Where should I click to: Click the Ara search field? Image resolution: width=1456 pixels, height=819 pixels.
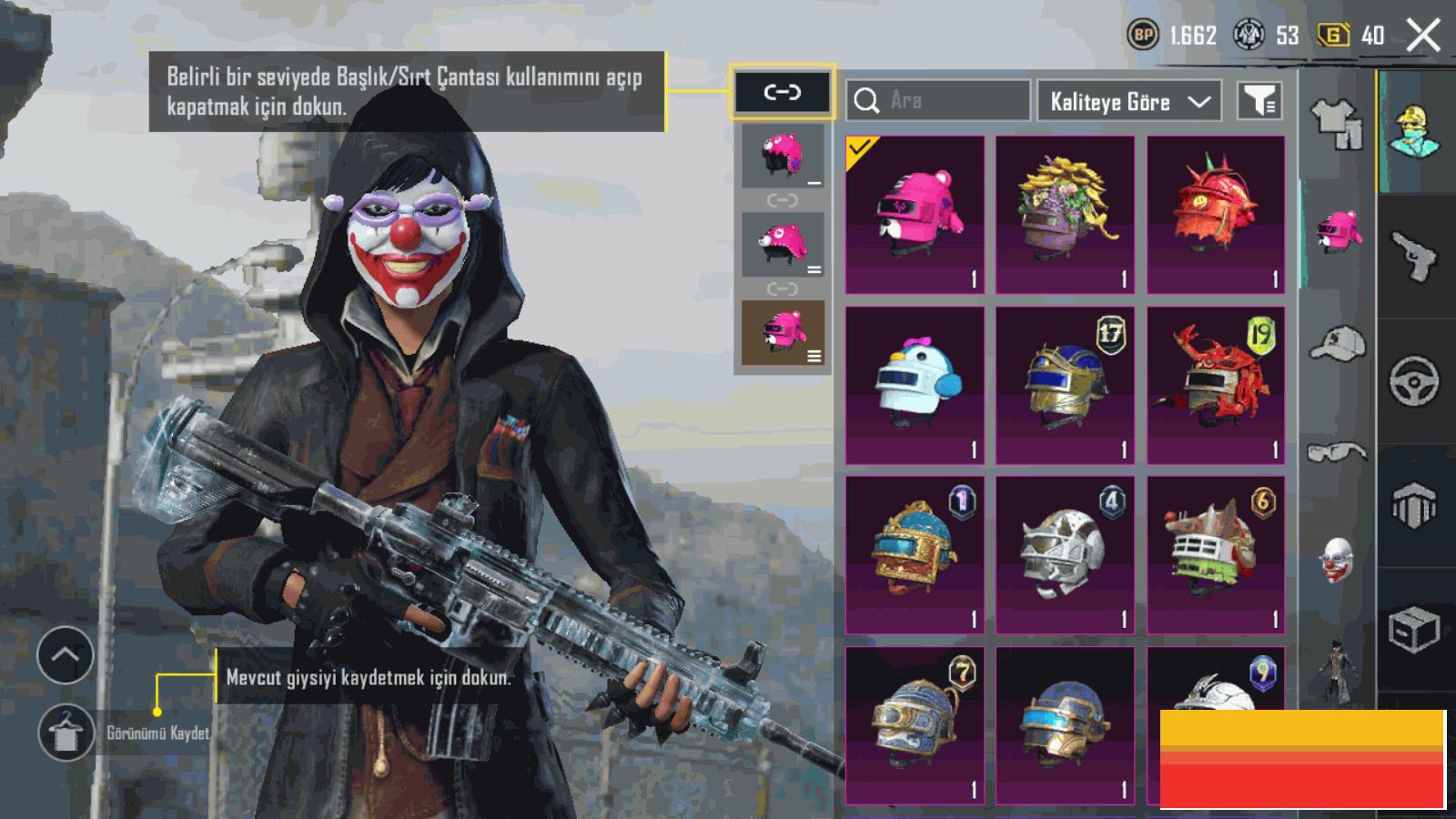[x=937, y=100]
